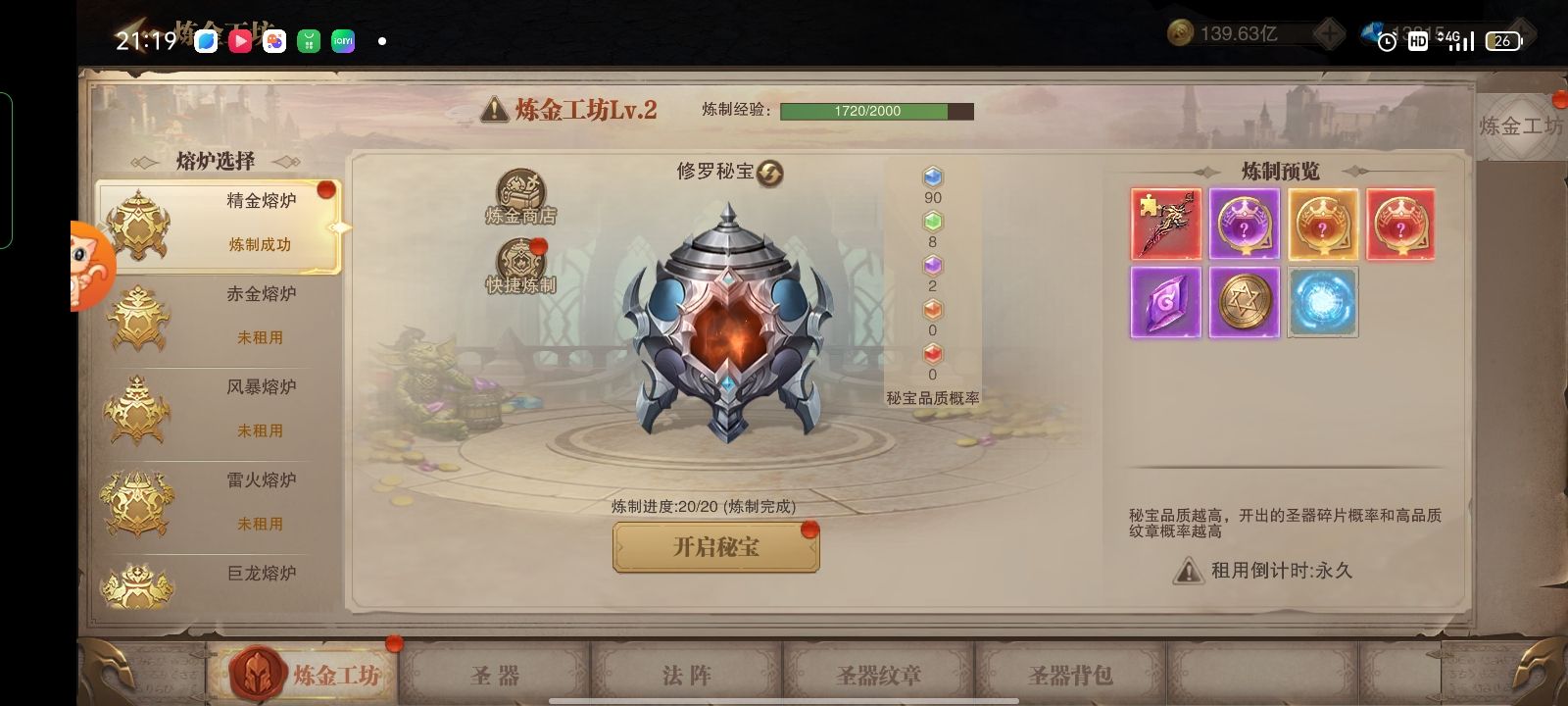Switch to the 圣器 tab
Viewport: 1568px width, 706px height.
click(x=495, y=676)
